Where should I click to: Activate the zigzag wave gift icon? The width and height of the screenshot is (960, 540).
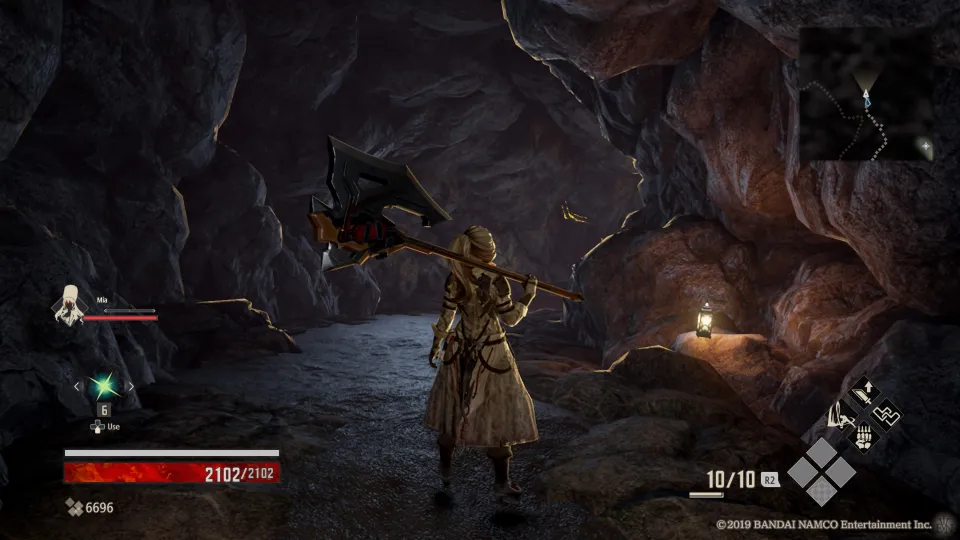[x=885, y=413]
